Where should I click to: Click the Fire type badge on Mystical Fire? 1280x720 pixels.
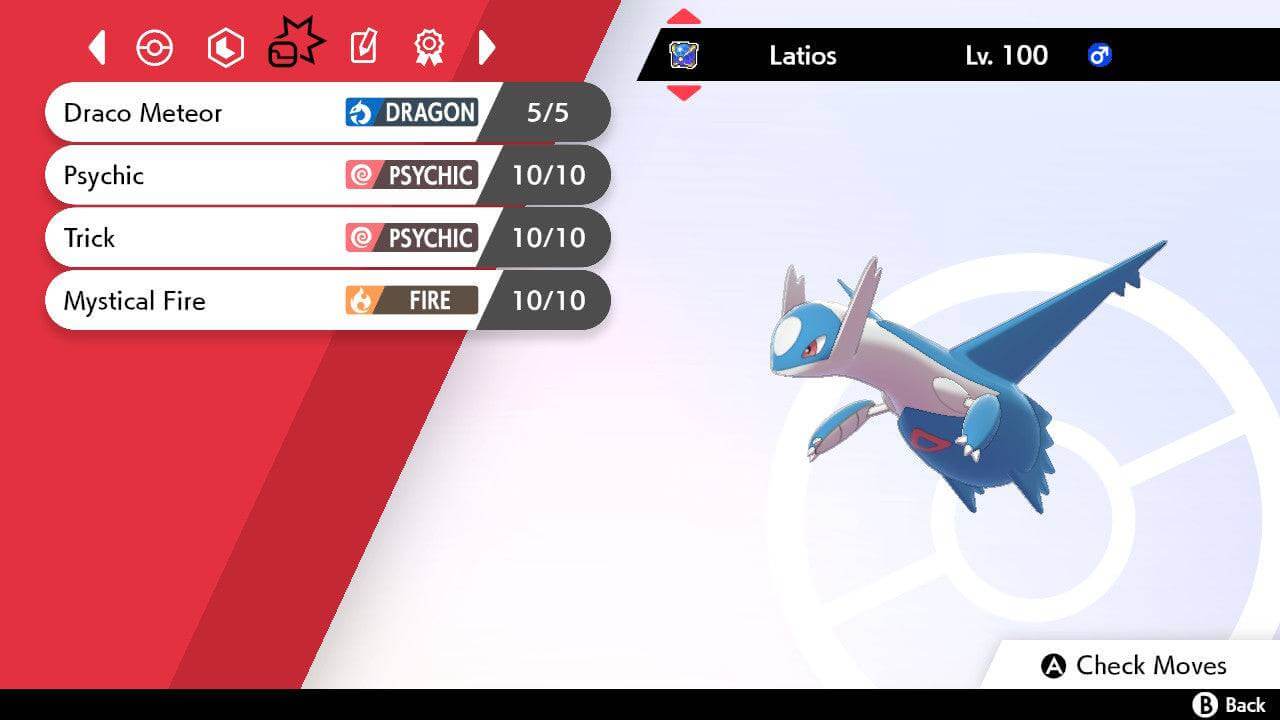click(410, 300)
